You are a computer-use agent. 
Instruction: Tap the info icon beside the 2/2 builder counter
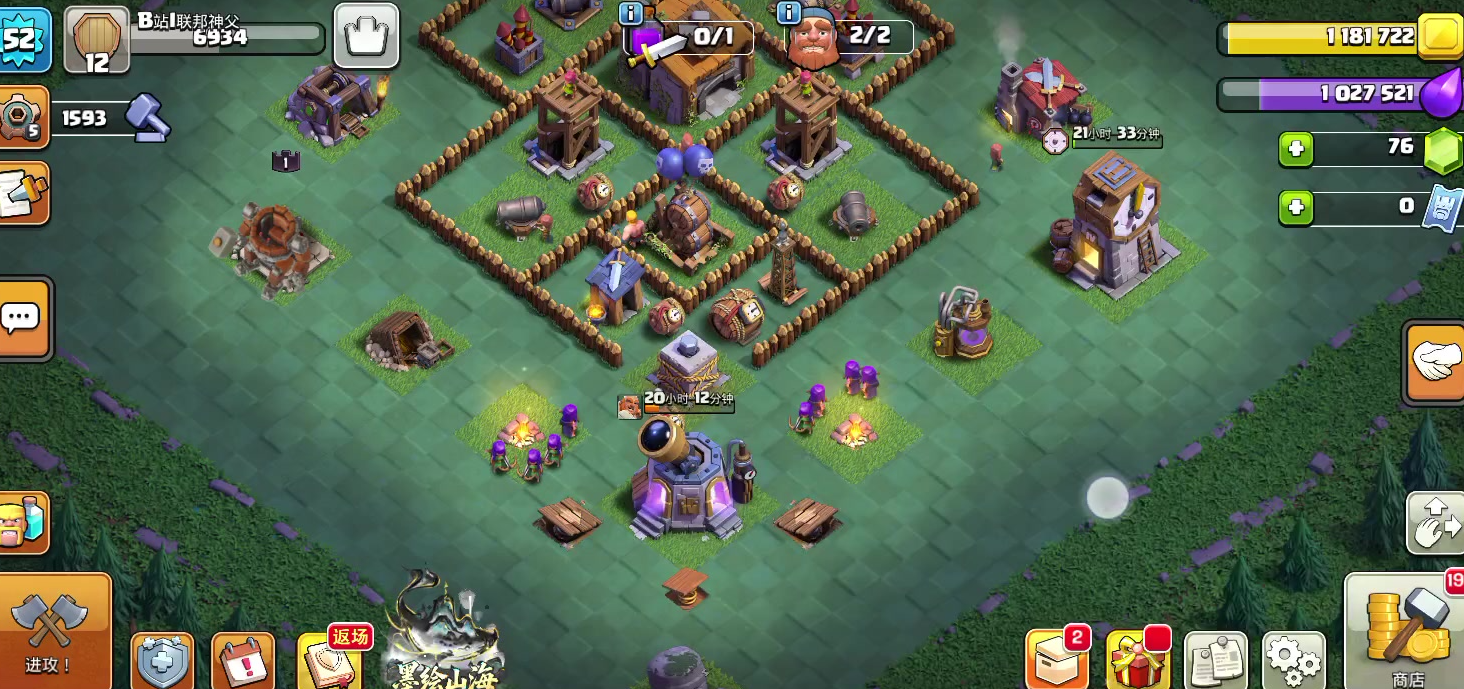tap(789, 13)
